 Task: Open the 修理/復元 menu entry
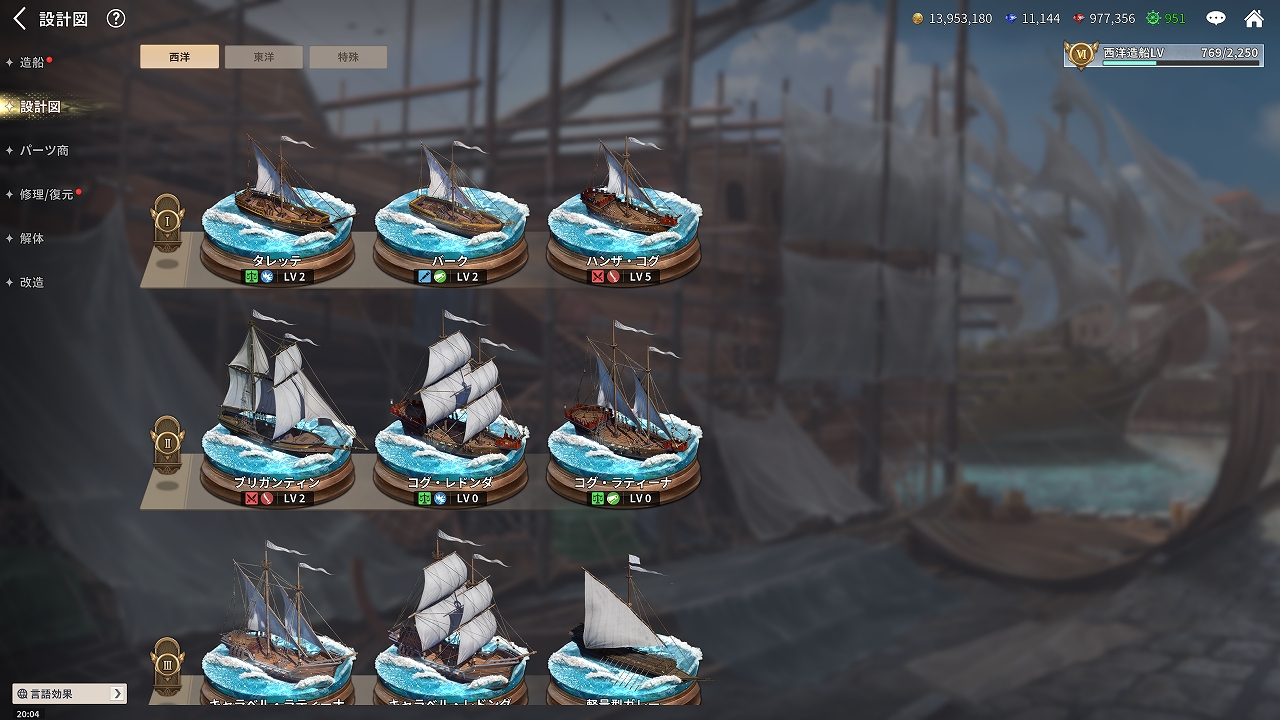46,194
